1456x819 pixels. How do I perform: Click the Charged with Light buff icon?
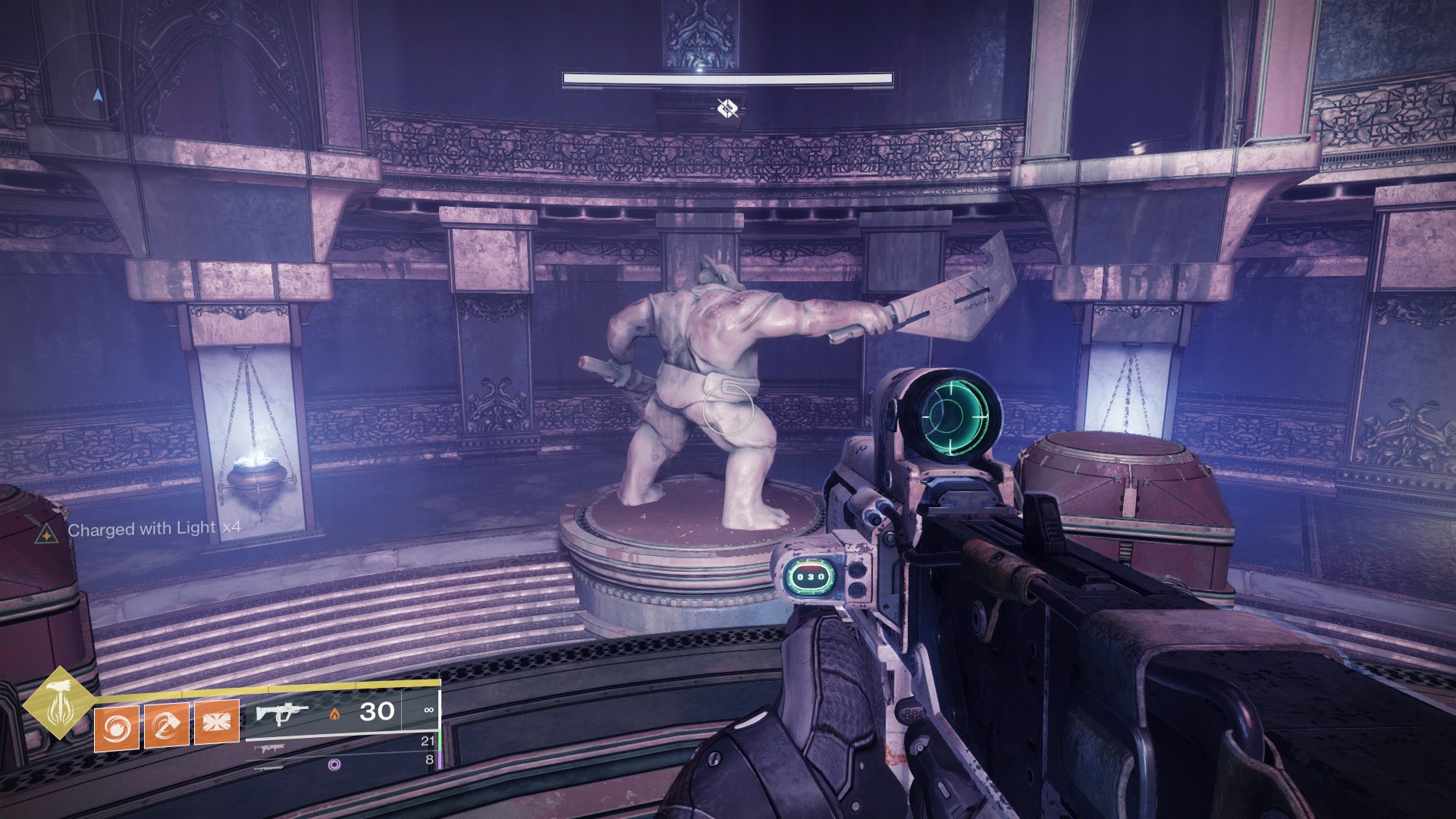coord(47,535)
